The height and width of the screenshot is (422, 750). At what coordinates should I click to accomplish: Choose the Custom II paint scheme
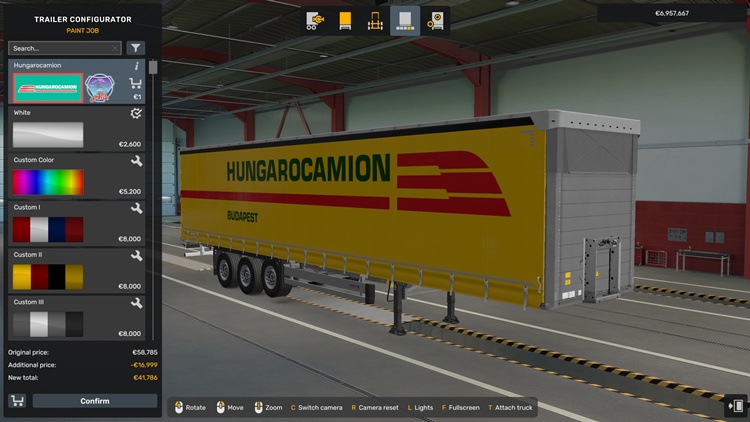click(47, 277)
